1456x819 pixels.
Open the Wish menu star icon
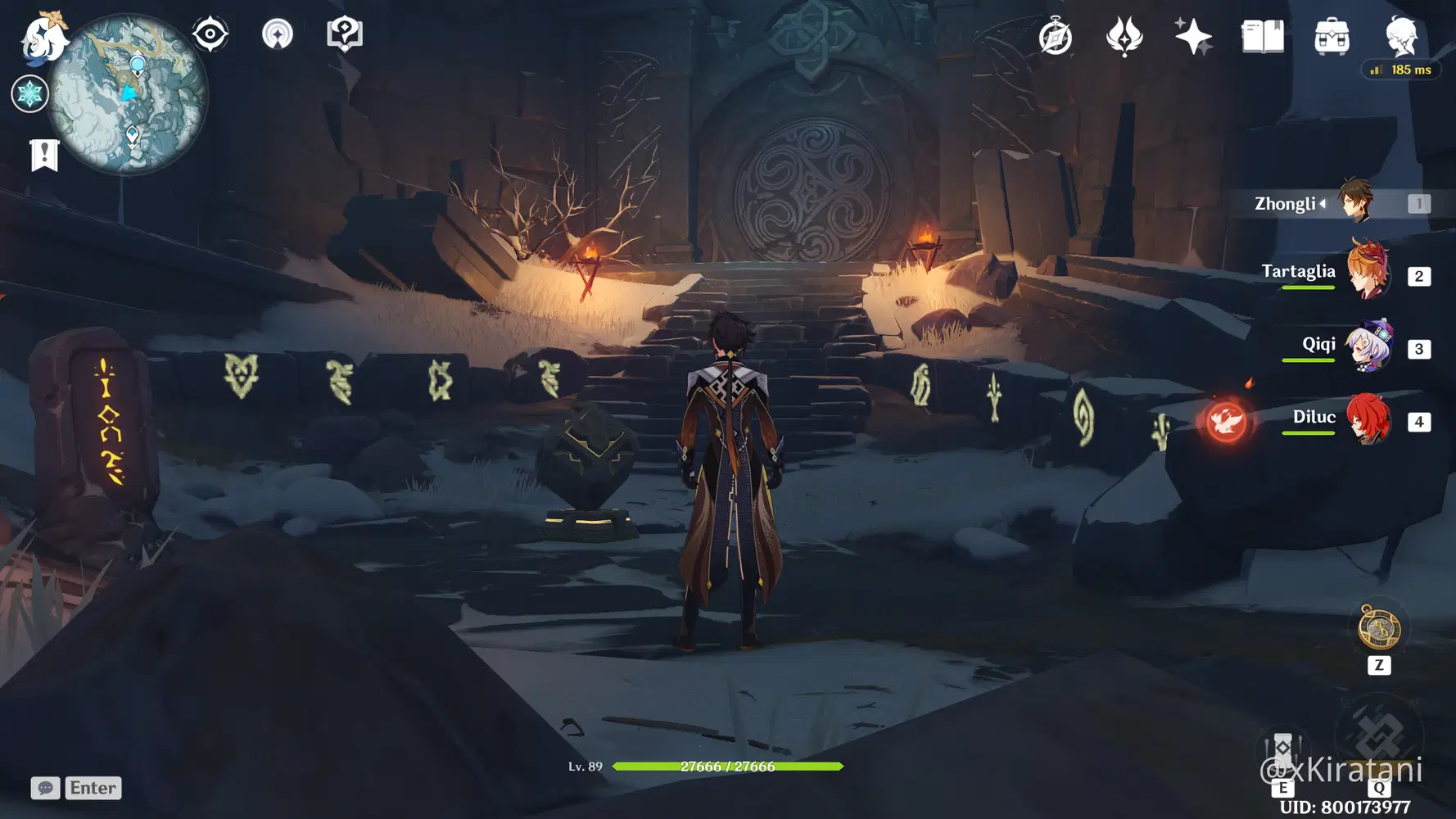coord(1194,34)
